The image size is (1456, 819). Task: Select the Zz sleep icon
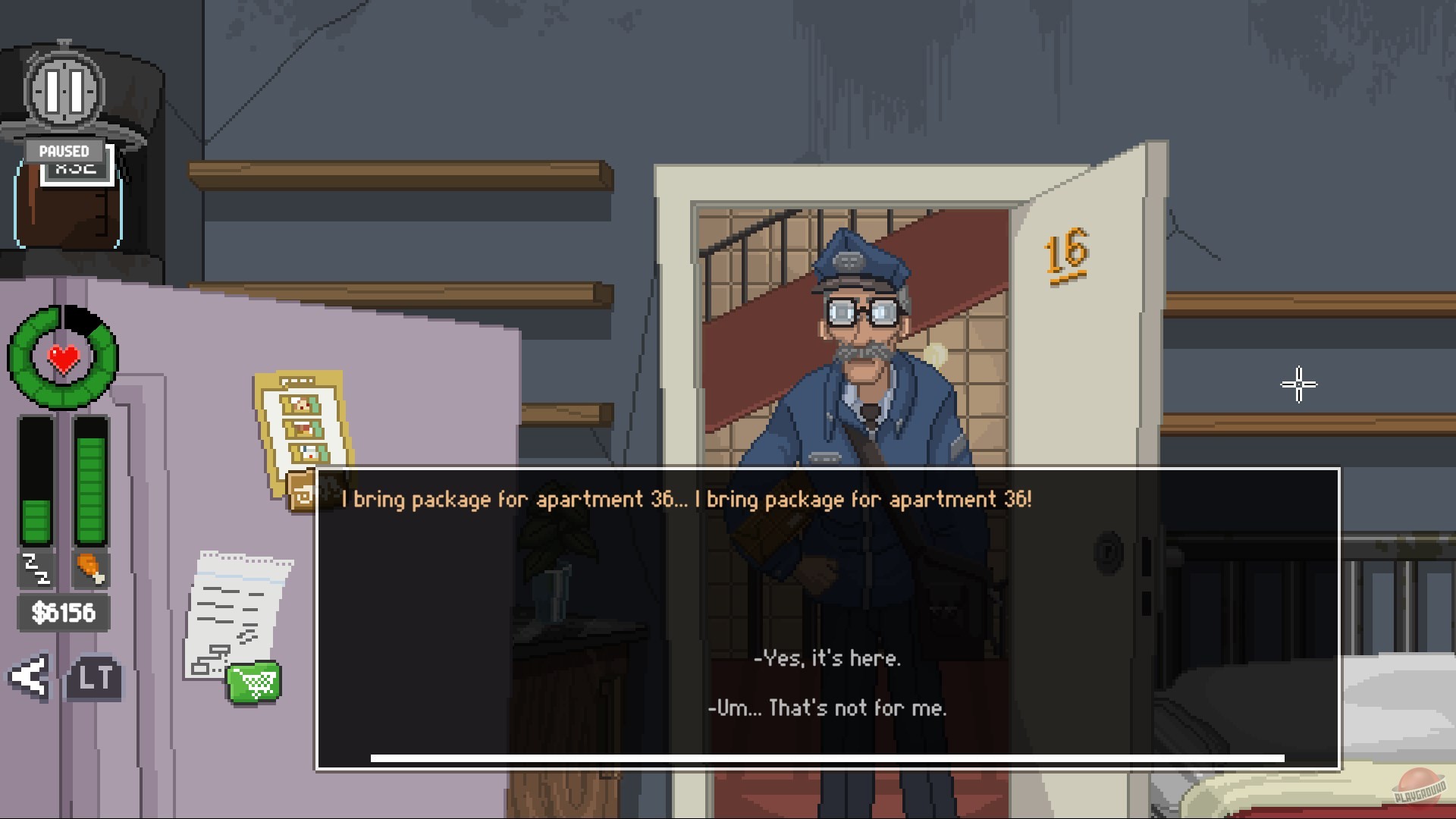(36, 569)
